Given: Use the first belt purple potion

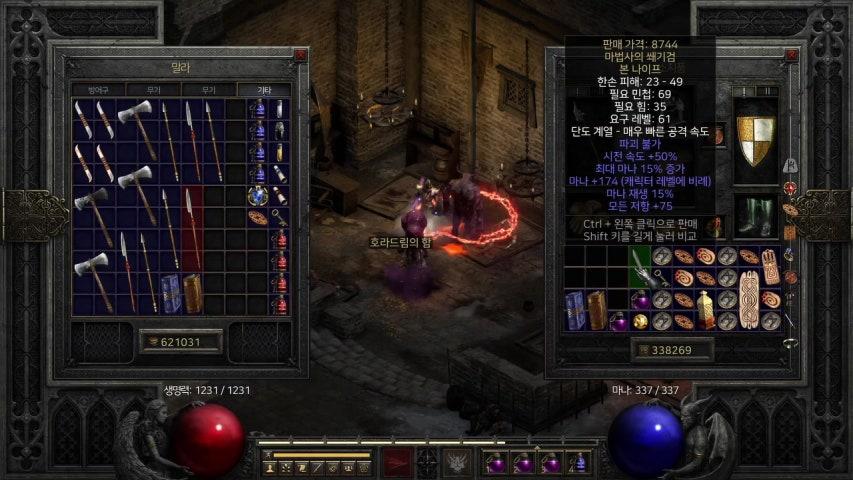Looking at the screenshot, I should (496, 463).
